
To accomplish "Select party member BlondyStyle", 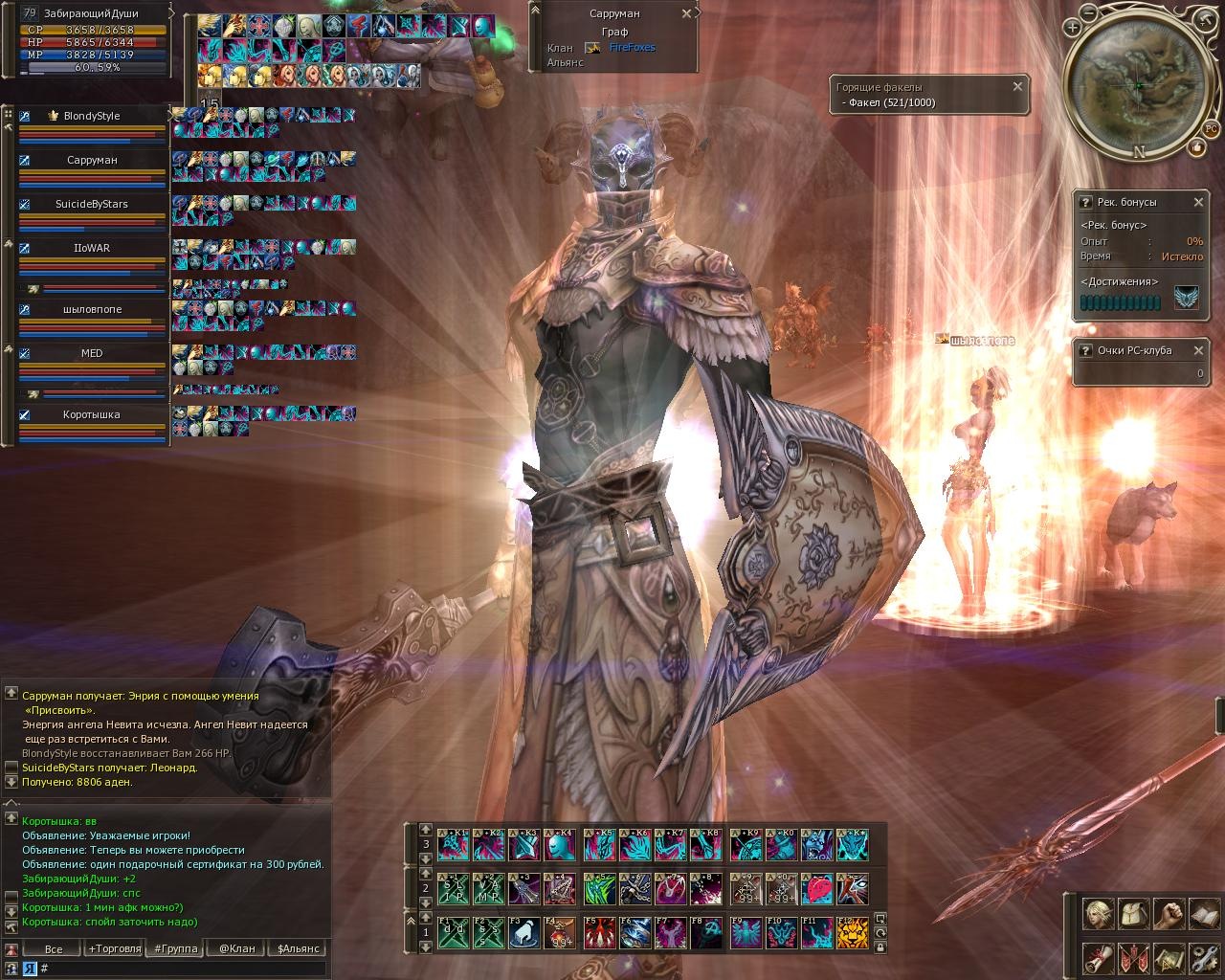I will [92, 117].
